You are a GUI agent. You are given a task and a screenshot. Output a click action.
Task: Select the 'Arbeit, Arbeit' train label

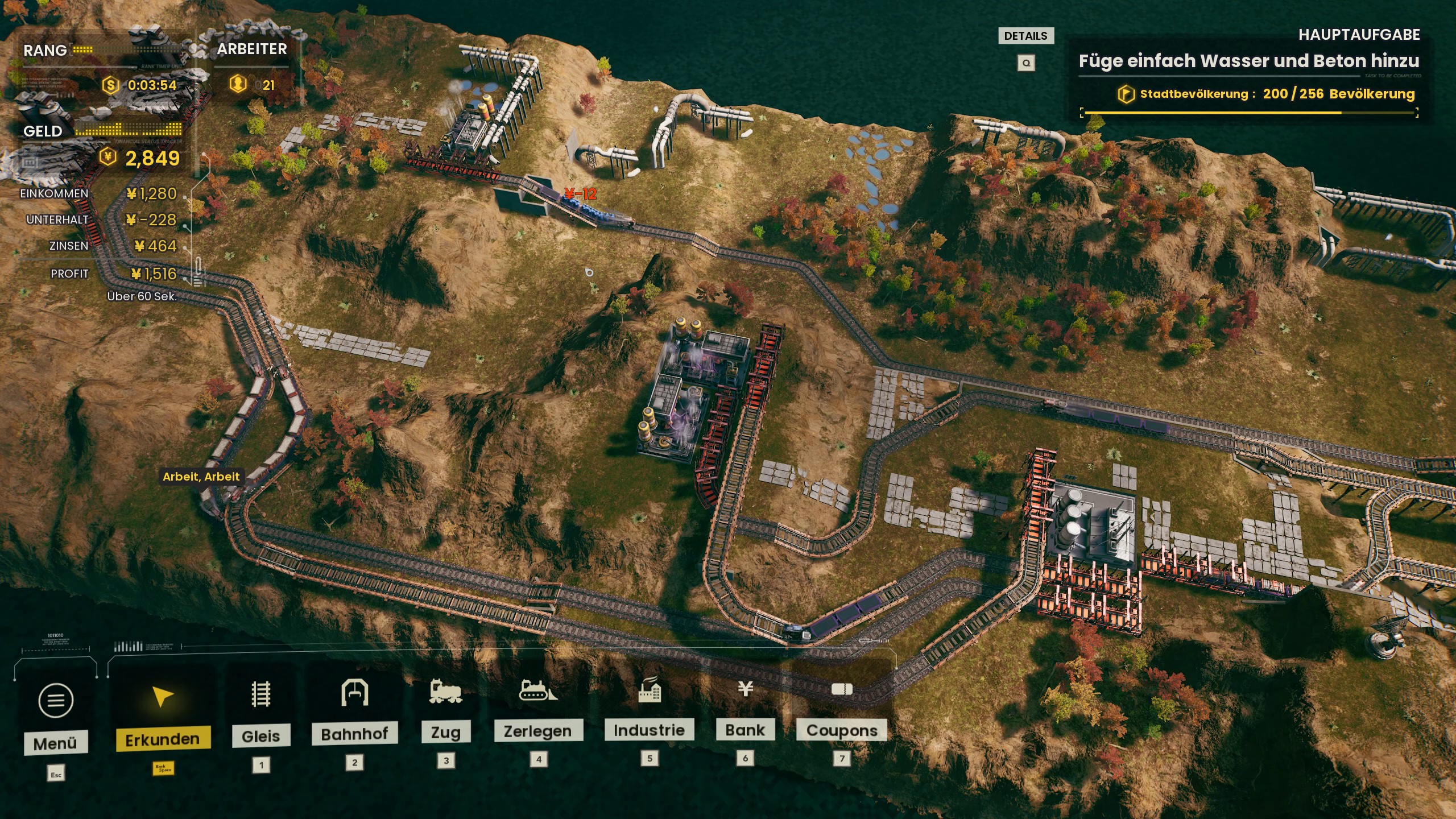[x=201, y=477]
